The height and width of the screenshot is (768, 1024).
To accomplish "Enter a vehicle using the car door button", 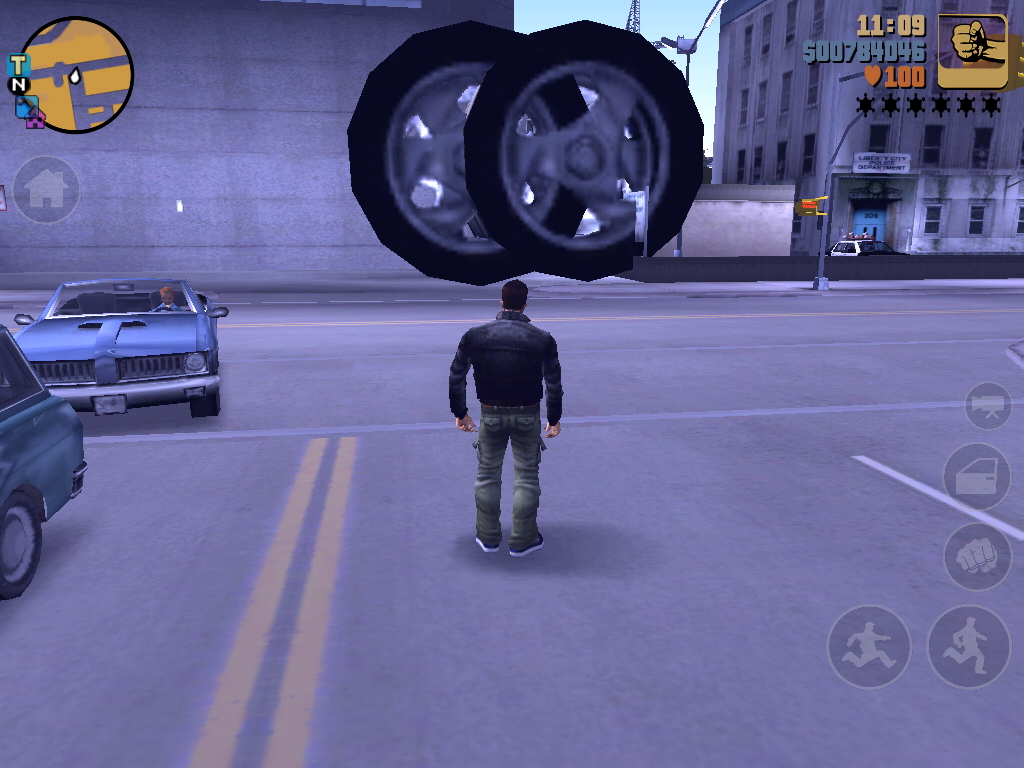I will pyautogui.click(x=977, y=478).
